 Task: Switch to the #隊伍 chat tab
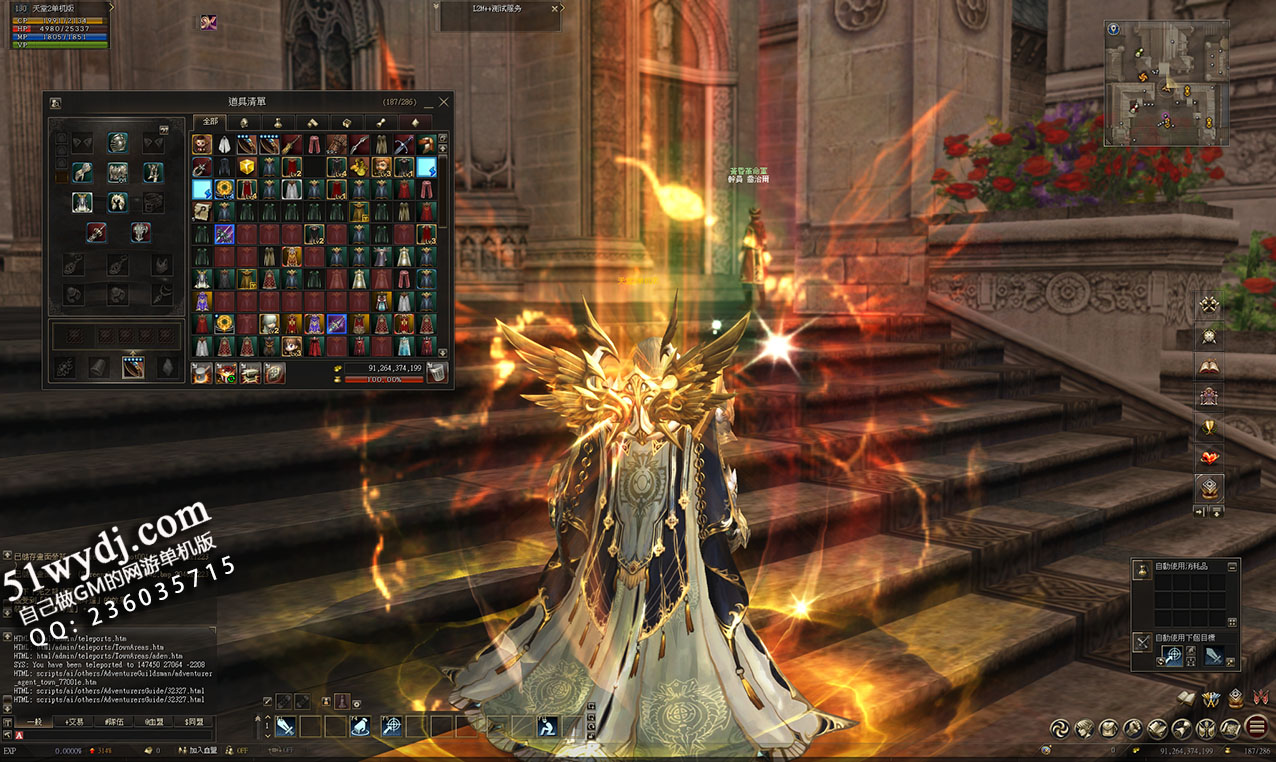(x=114, y=721)
